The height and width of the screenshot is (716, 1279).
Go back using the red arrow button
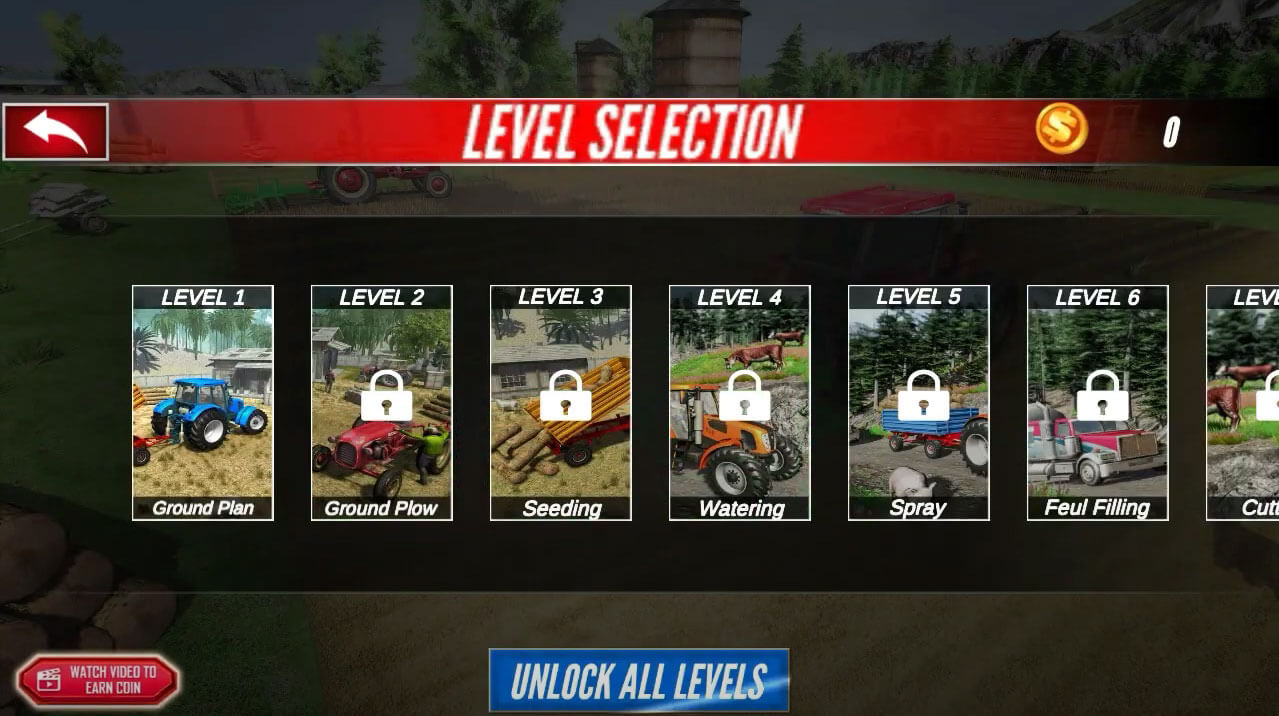tap(56, 131)
